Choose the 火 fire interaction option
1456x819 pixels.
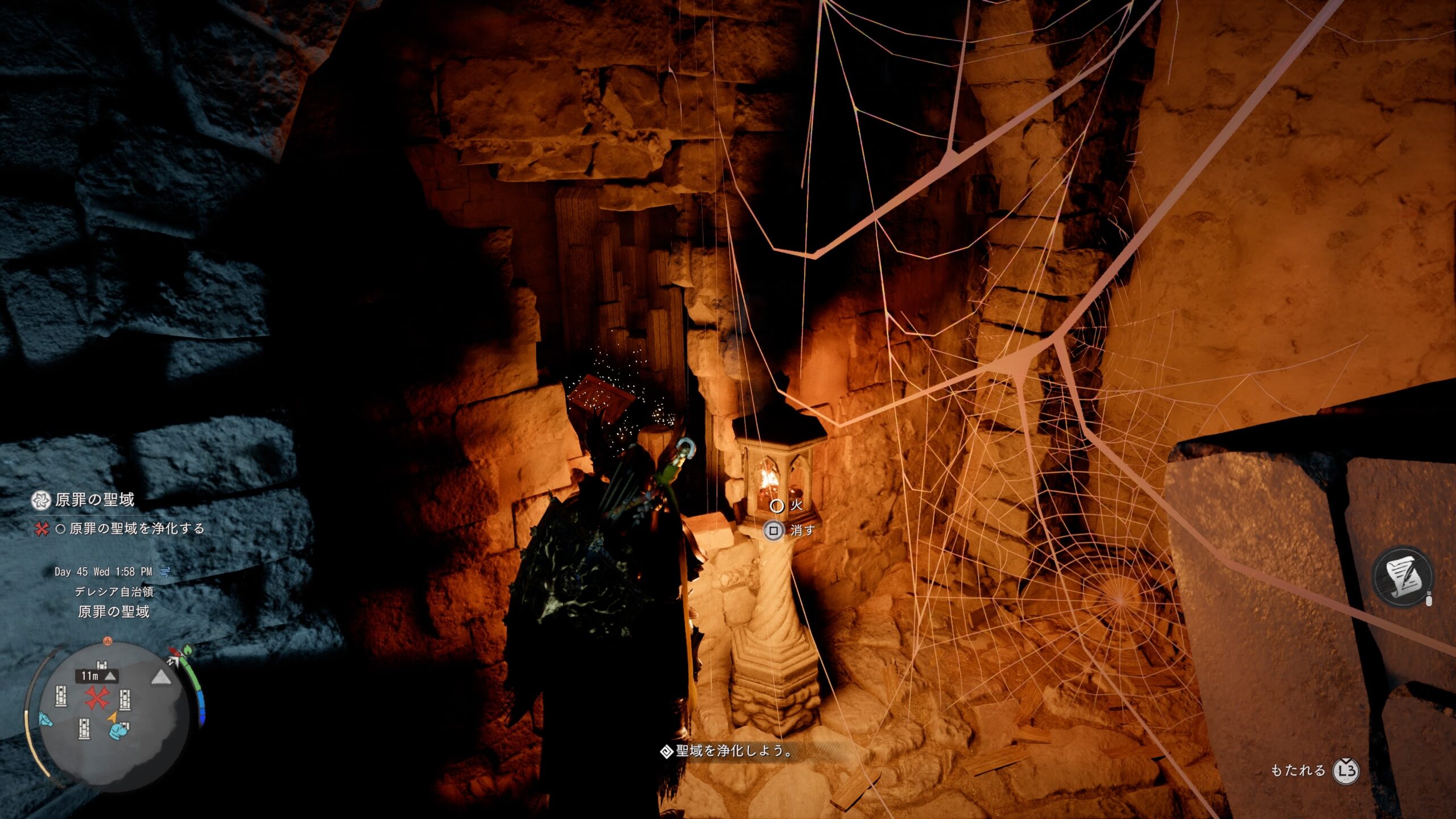click(788, 505)
